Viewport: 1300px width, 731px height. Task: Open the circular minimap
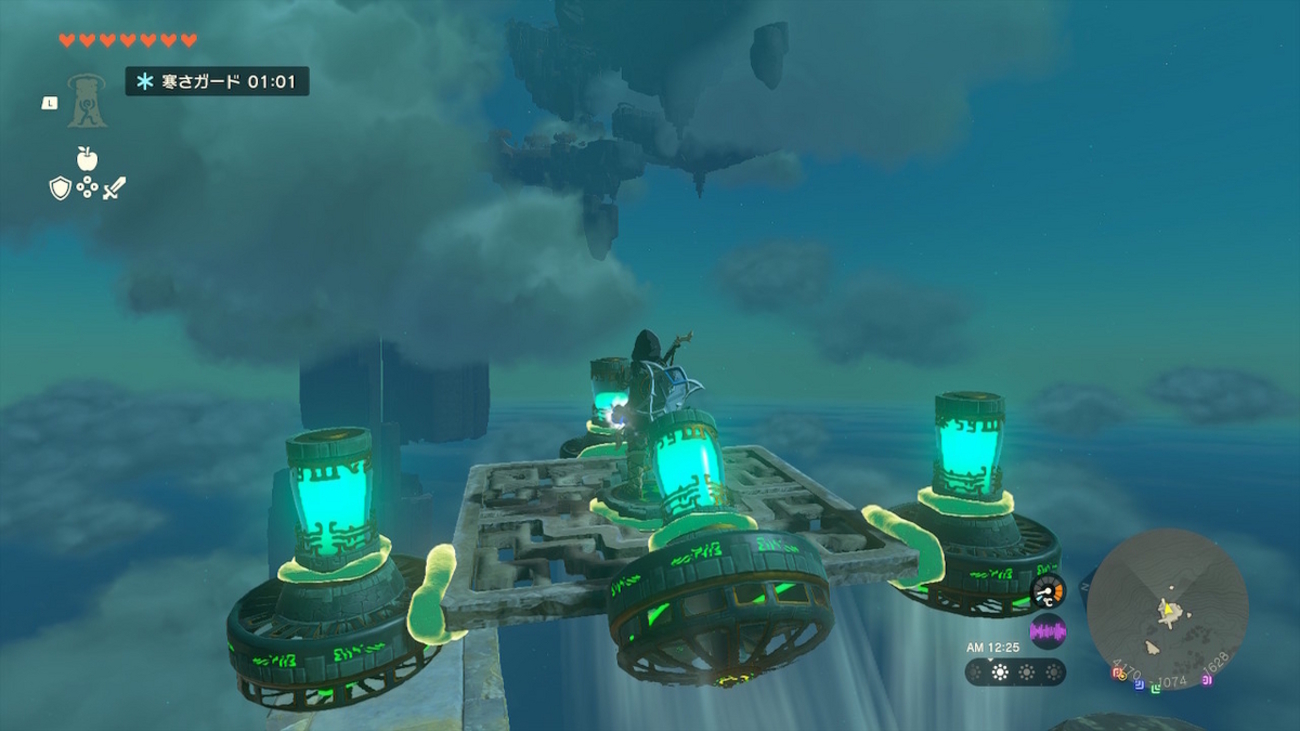coord(1167,609)
